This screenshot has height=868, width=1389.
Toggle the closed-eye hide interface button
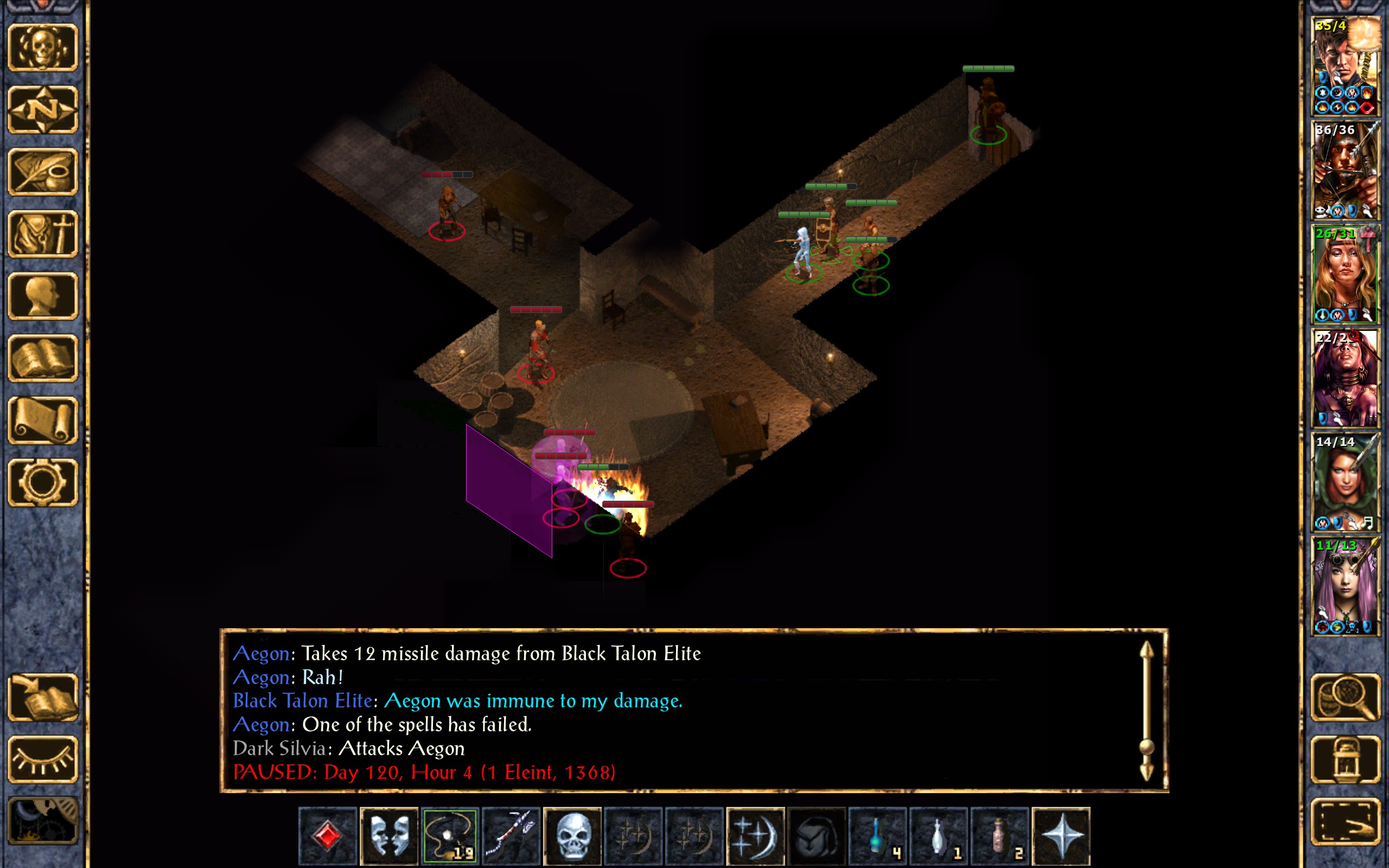tap(42, 759)
